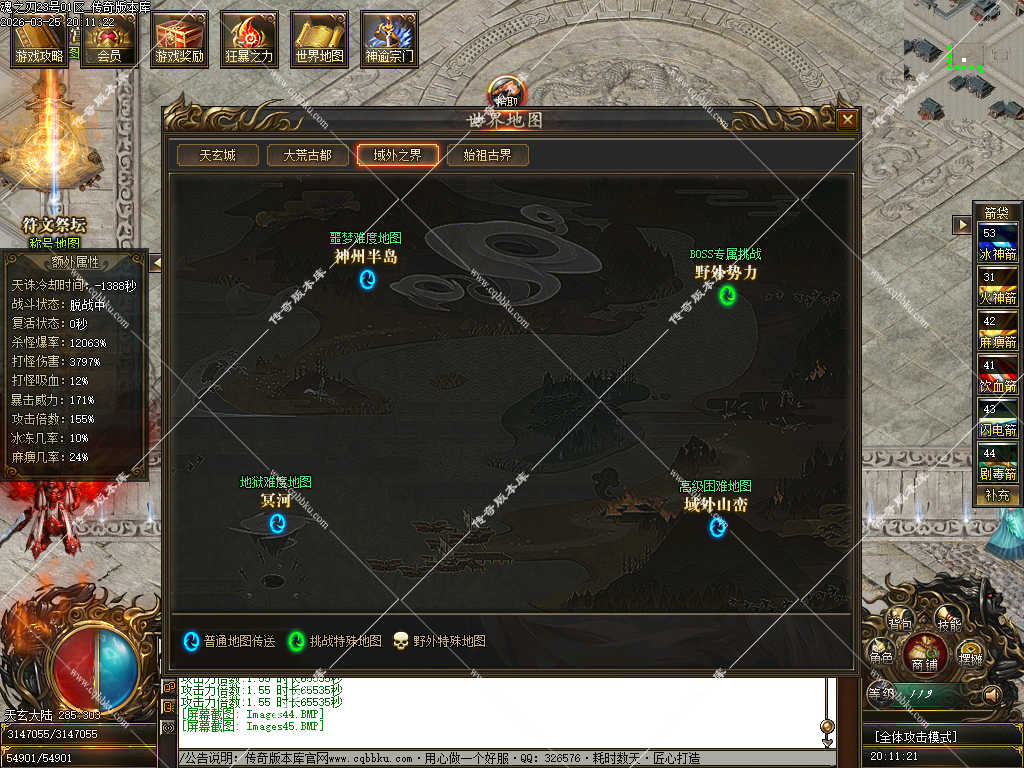Enter the 野外势力 green challenge portal
Image resolution: width=1024 pixels, height=768 pixels.
point(727,295)
